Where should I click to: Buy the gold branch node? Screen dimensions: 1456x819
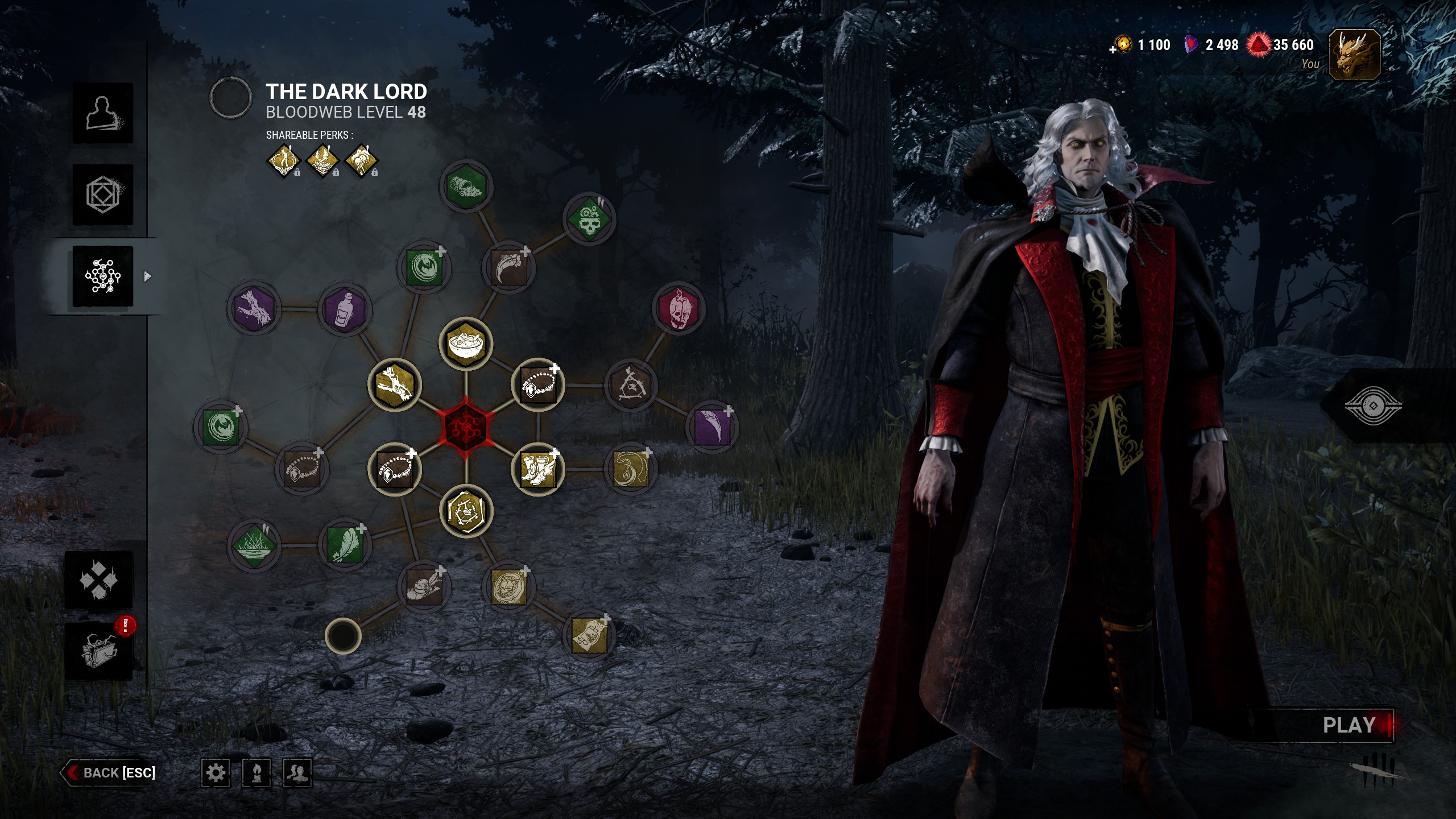click(x=395, y=384)
